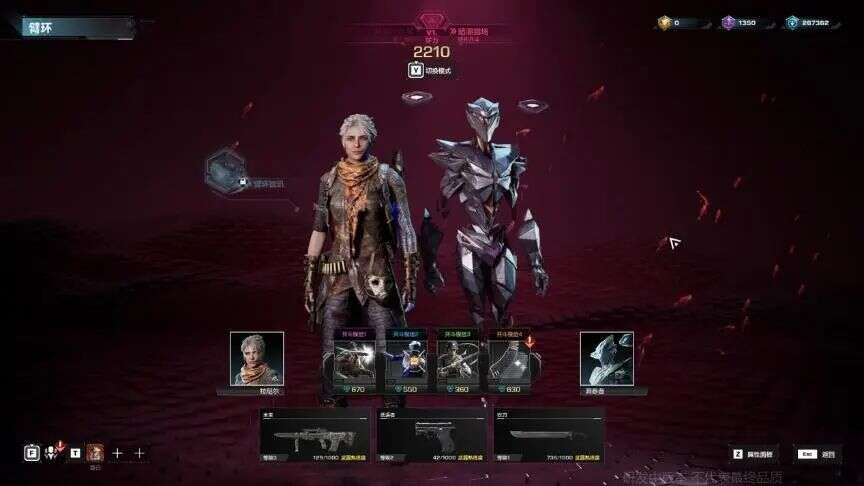This screenshot has width=864, height=486.
Task: Click the squad member avatar icon
Action: click(x=95, y=452)
